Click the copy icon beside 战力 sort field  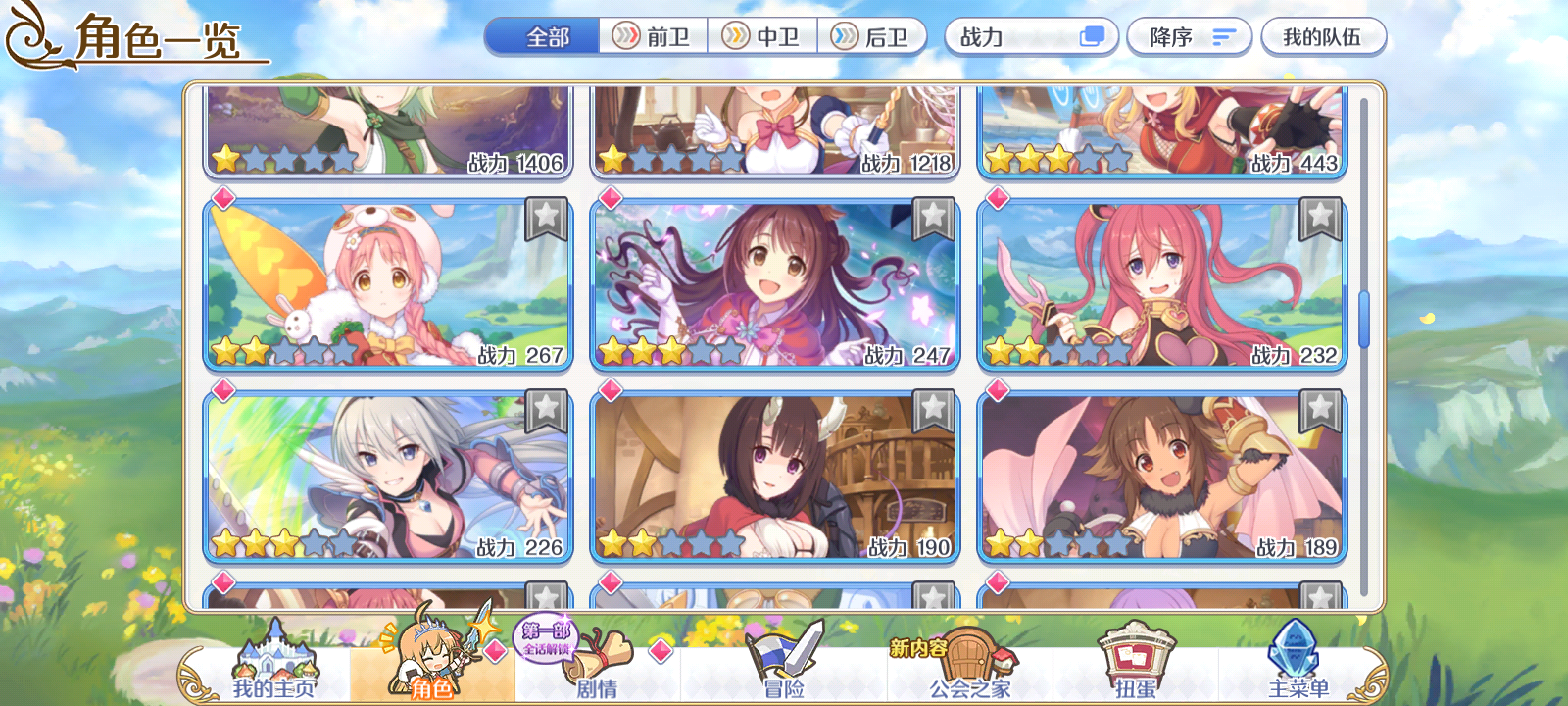coord(1091,36)
